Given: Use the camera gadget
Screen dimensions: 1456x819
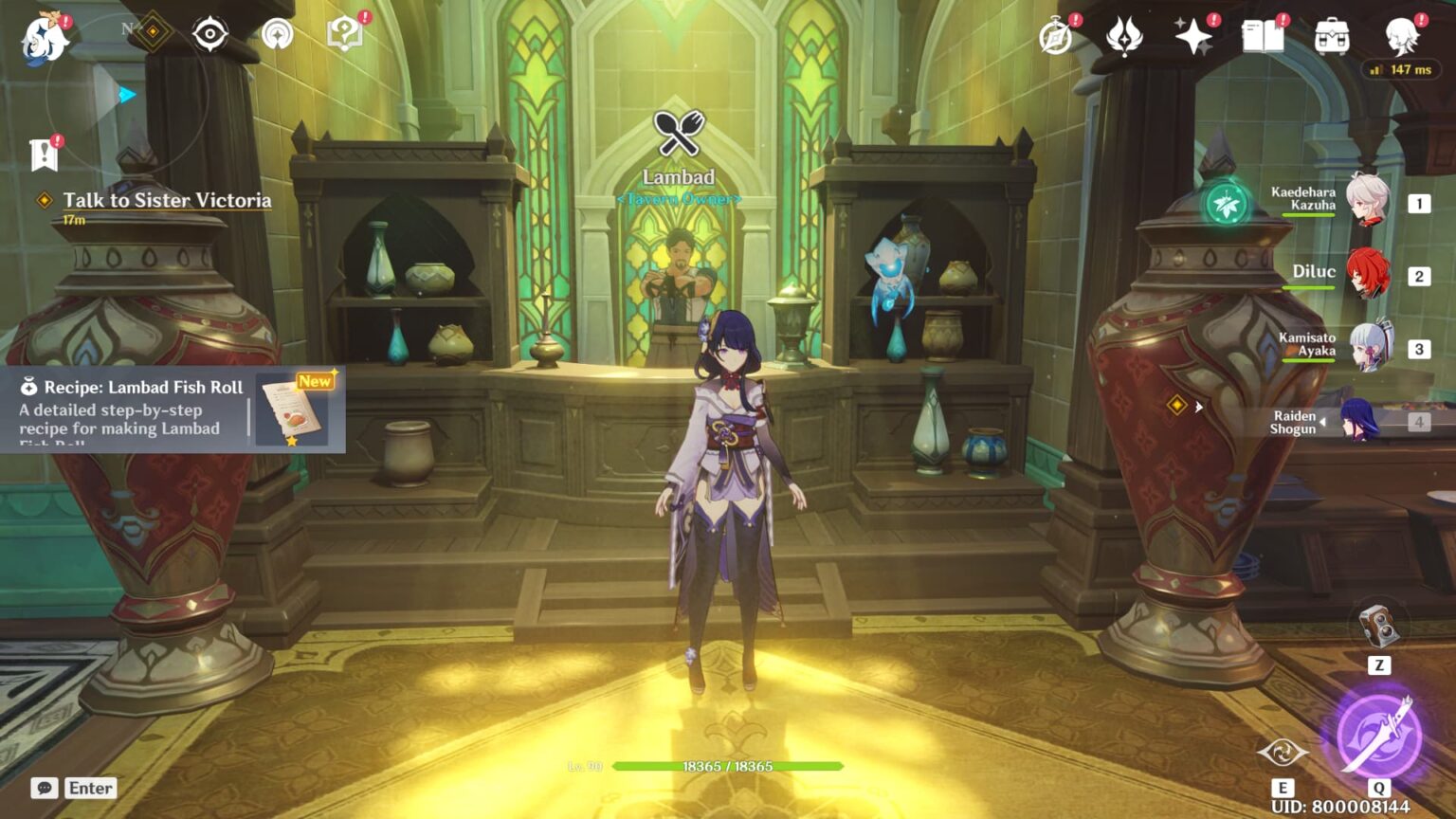Looking at the screenshot, I should click(1377, 627).
